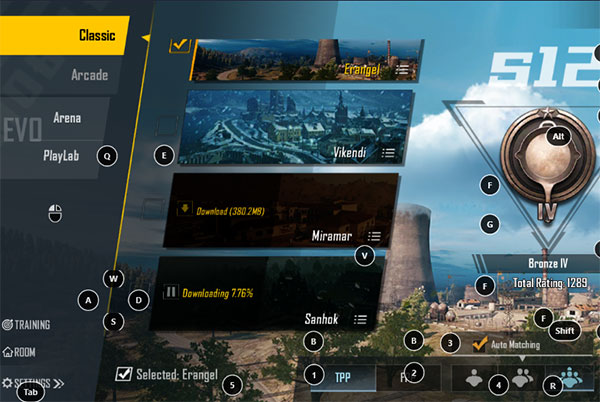Screen dimensions: 600x402
Task: Switch to the Classic mode tab
Action: tap(78, 36)
